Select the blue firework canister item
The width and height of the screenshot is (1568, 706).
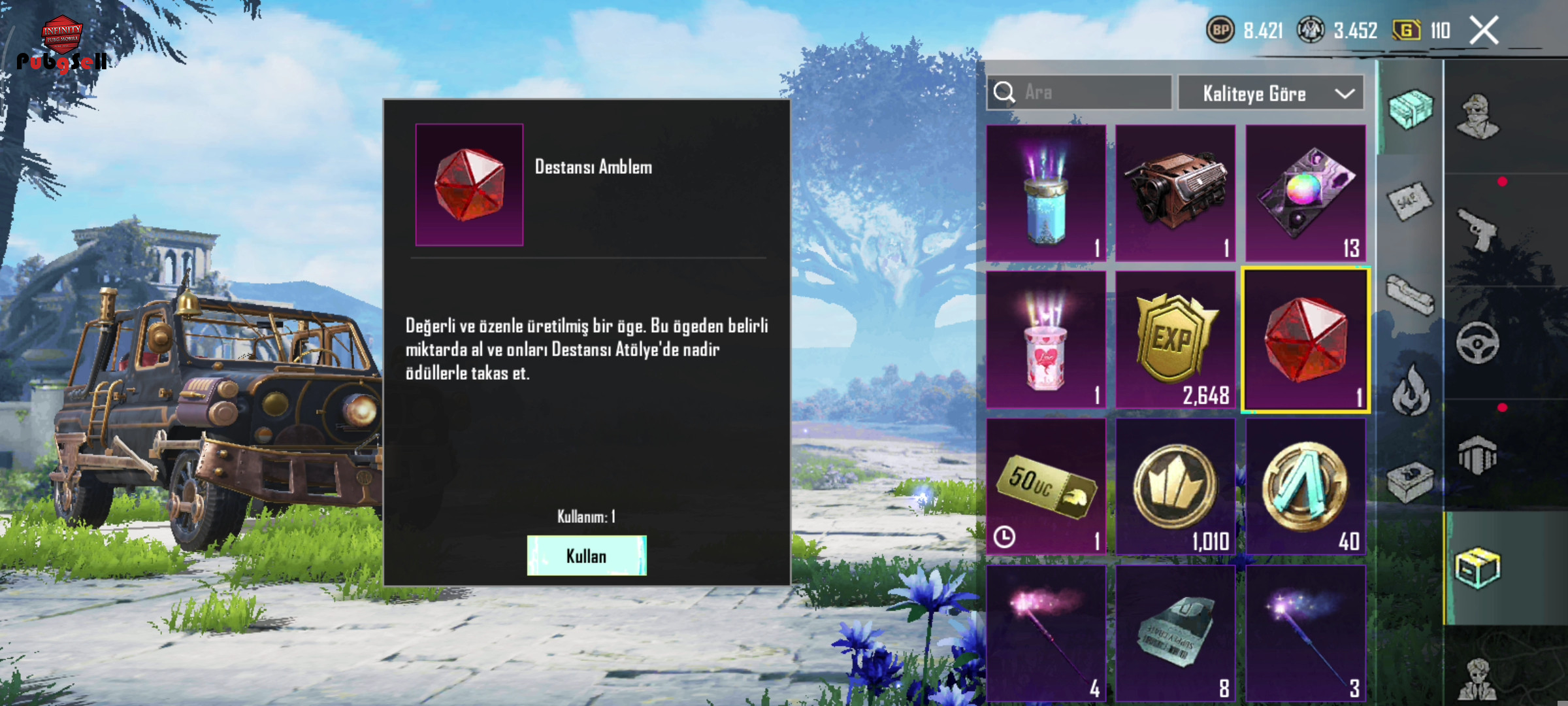(1046, 194)
